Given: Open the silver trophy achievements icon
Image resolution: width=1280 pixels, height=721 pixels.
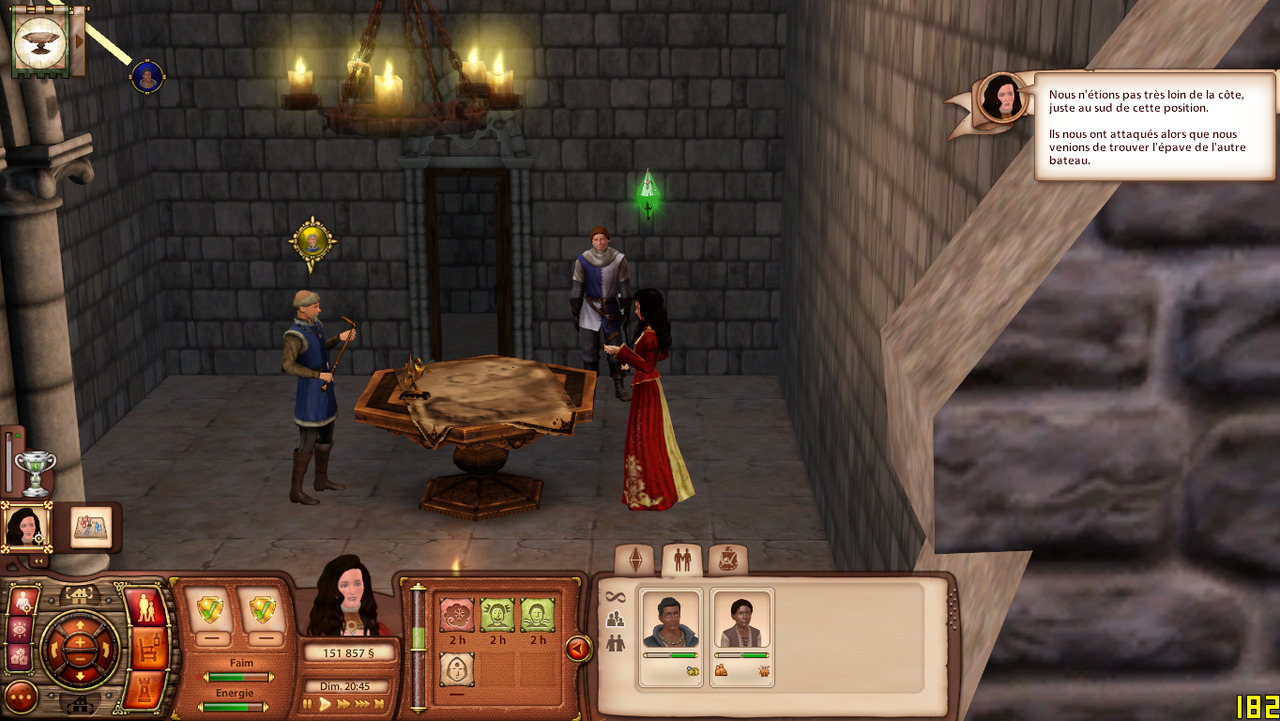Looking at the screenshot, I should point(35,472).
